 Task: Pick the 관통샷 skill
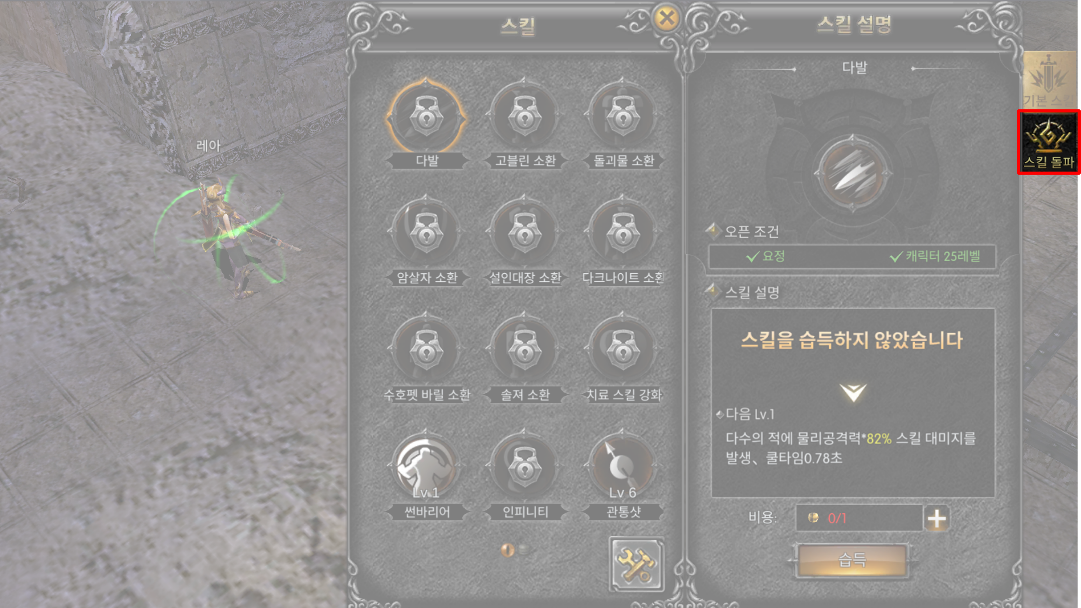(x=623, y=468)
